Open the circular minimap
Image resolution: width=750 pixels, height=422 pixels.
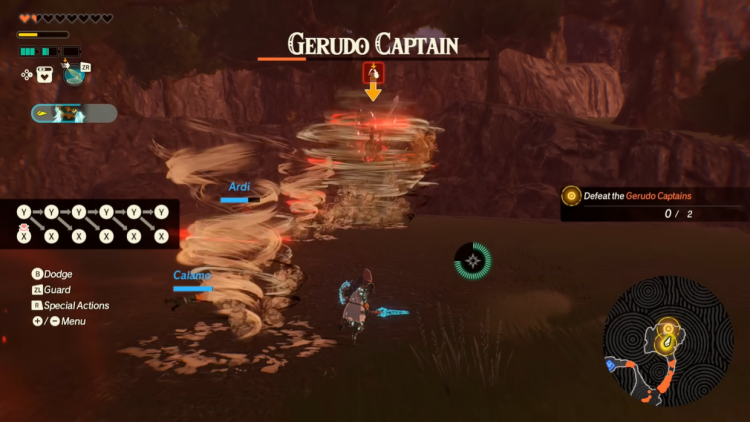pyautogui.click(x=668, y=341)
